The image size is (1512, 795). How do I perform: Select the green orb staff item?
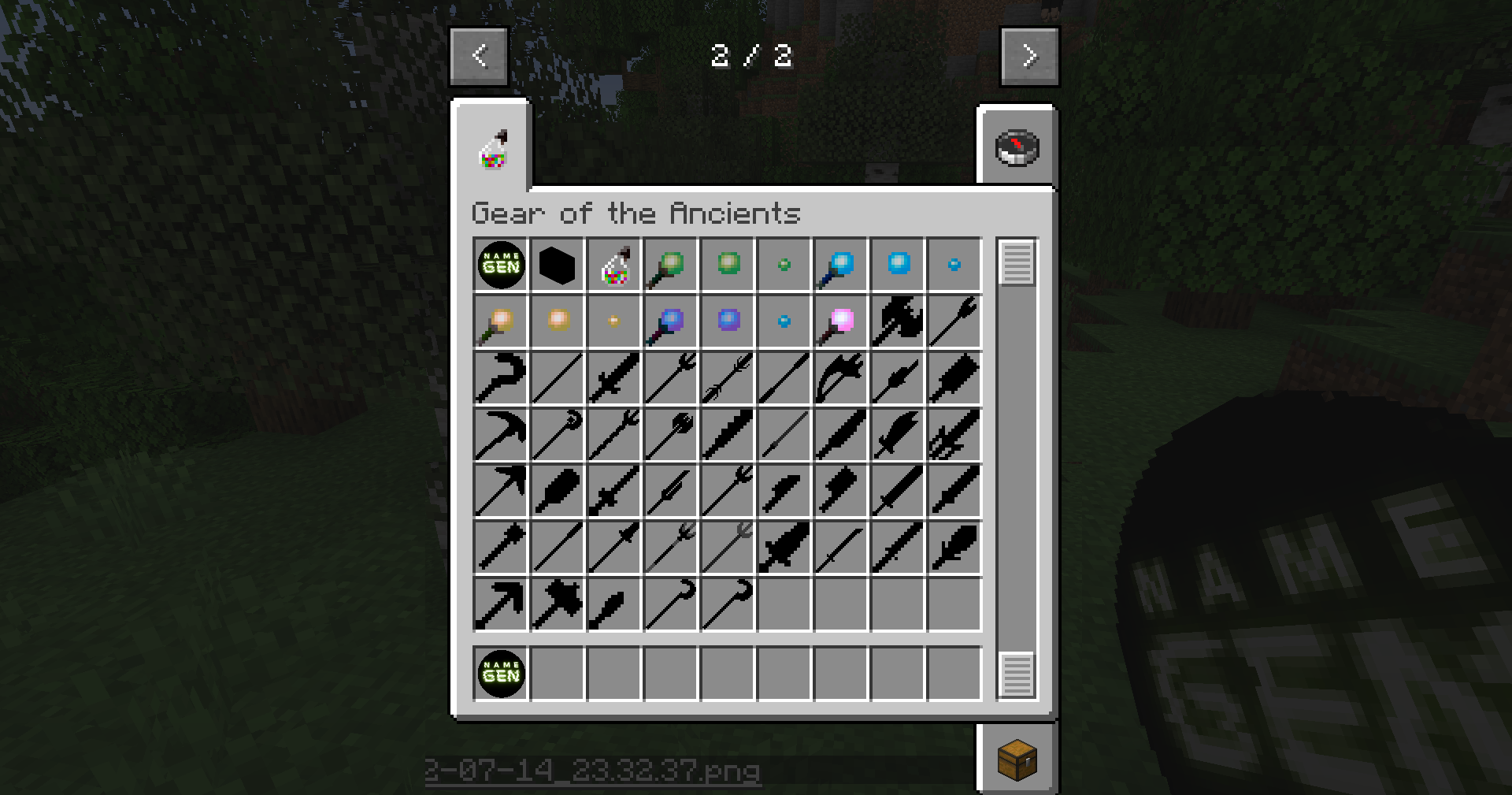coord(669,264)
